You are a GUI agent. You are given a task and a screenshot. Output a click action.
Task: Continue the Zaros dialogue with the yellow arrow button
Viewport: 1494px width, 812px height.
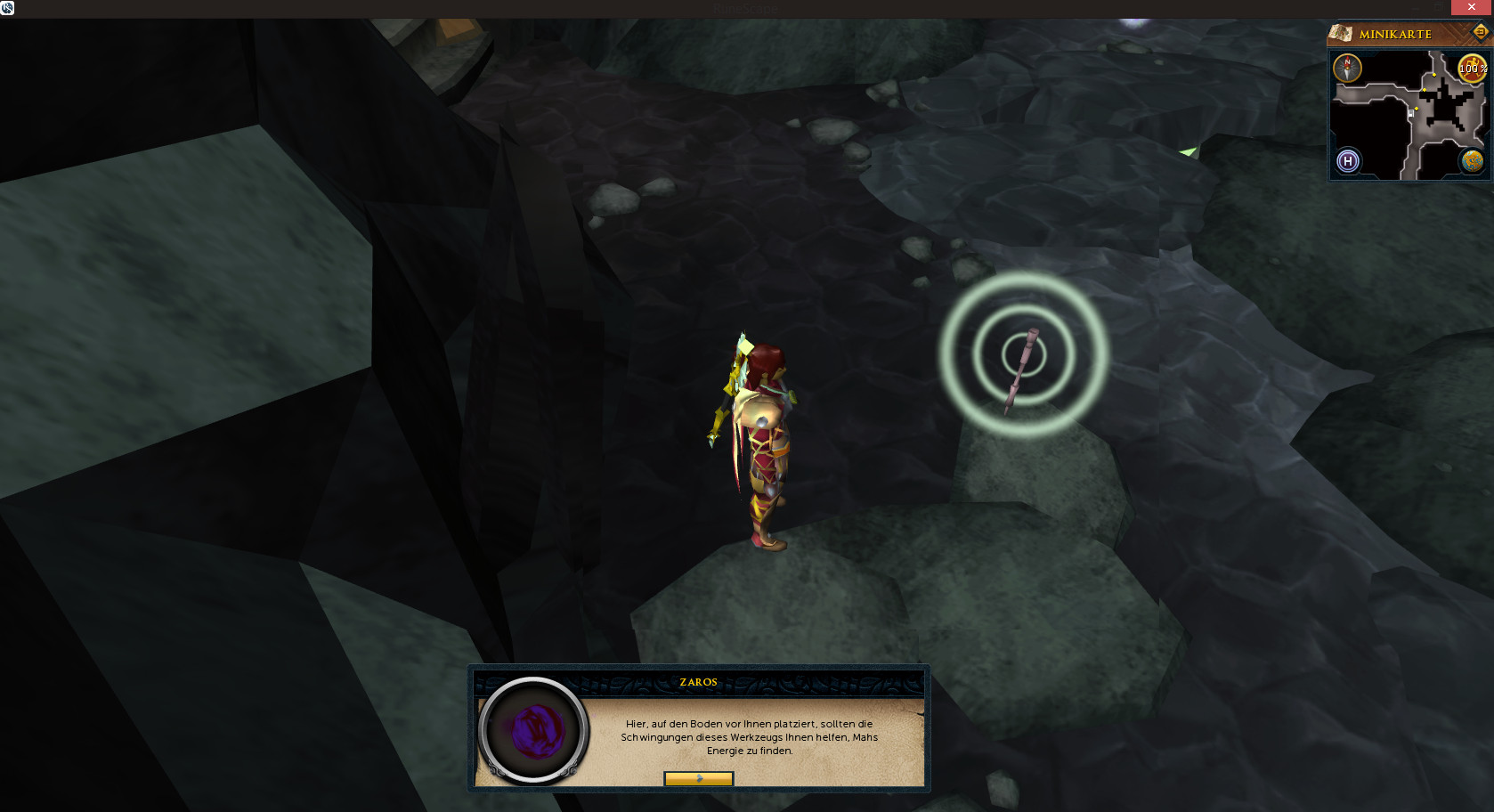click(699, 779)
